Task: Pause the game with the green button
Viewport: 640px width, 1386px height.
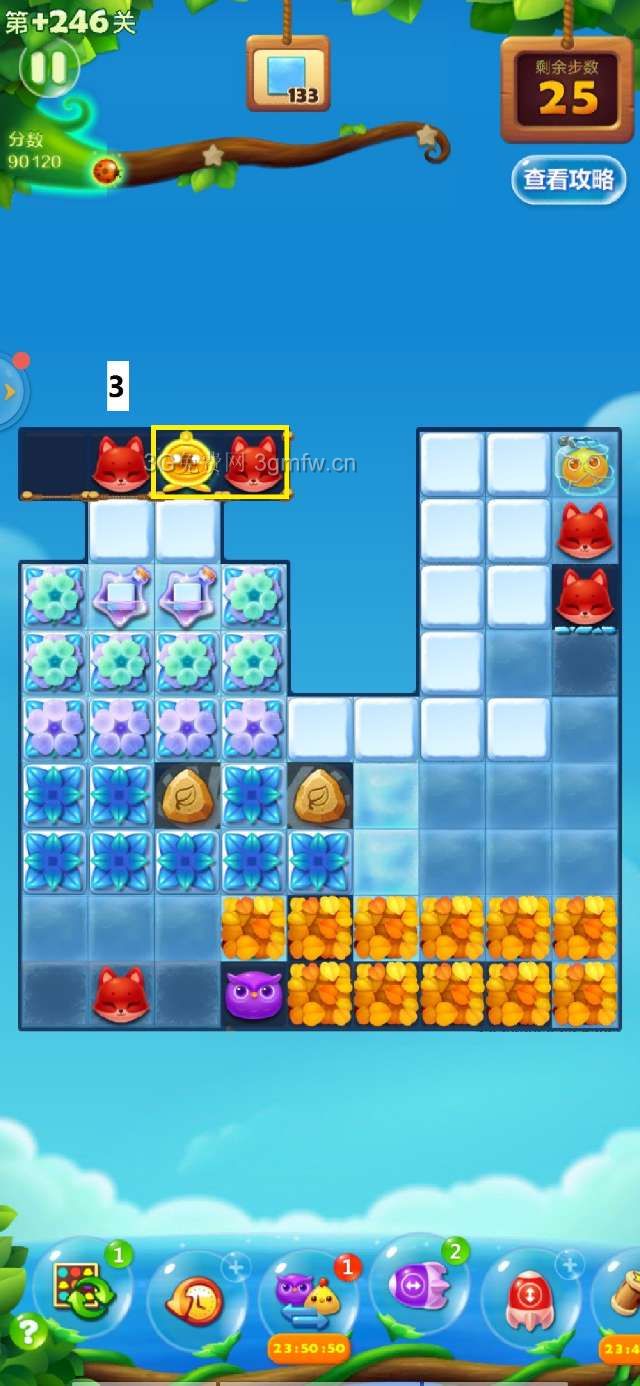Action: pos(48,68)
